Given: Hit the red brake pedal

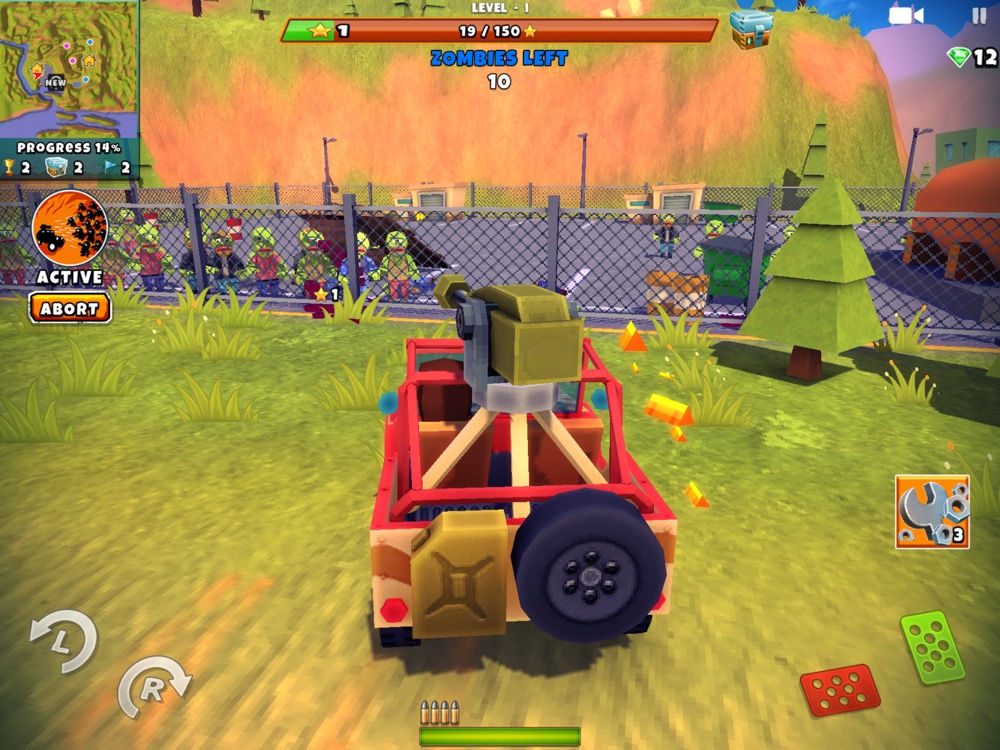Looking at the screenshot, I should click(x=839, y=689).
